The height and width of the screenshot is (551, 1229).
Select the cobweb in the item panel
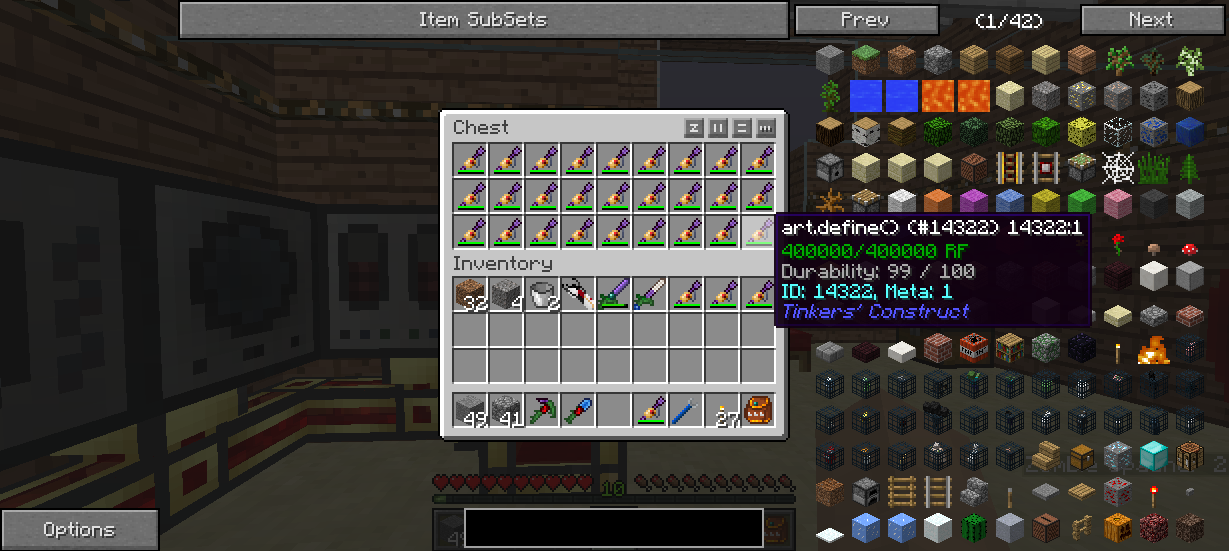[x=1118, y=169]
